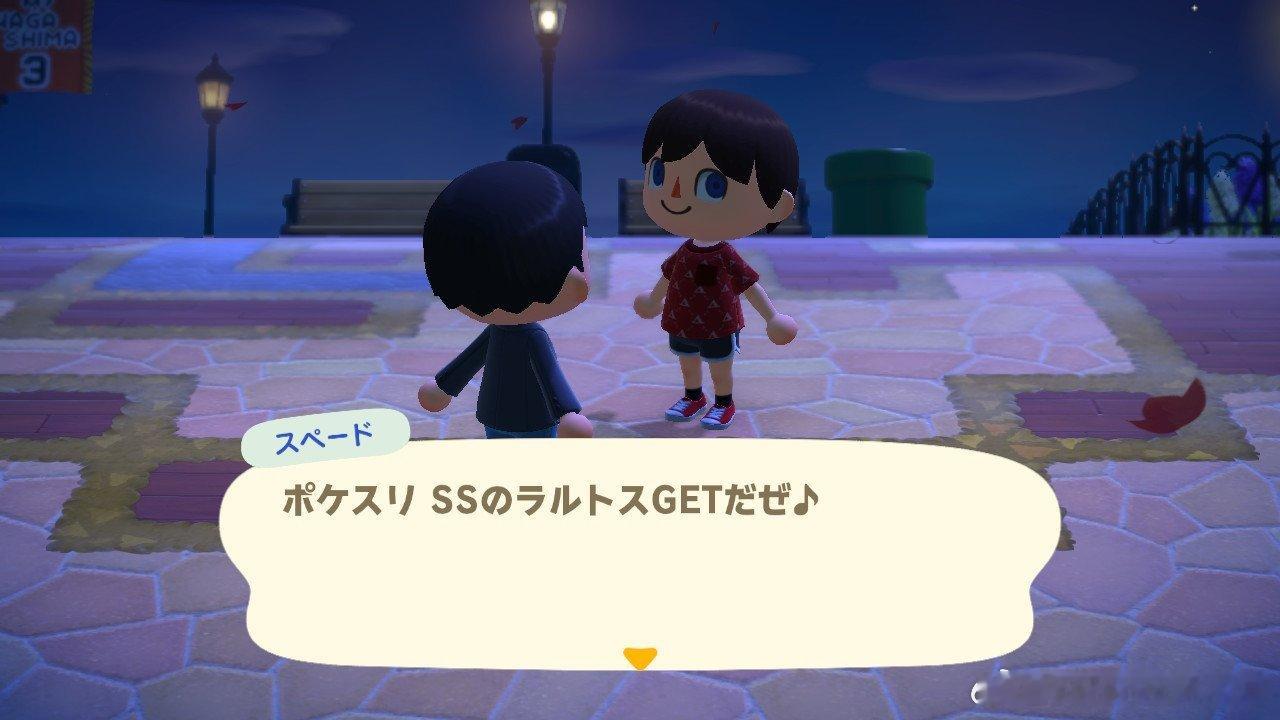Viewport: 1280px width, 720px height.
Task: Click the smaller street lamp on the left
Action: point(210,110)
